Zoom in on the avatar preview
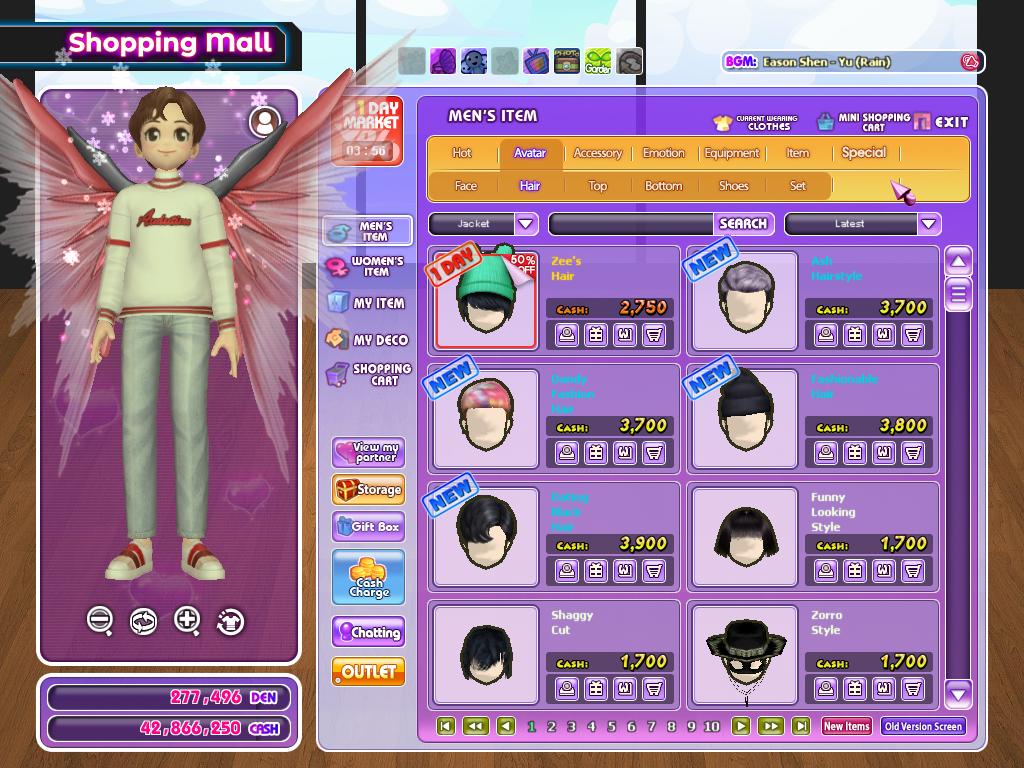The image size is (1024, 768). coord(187,620)
